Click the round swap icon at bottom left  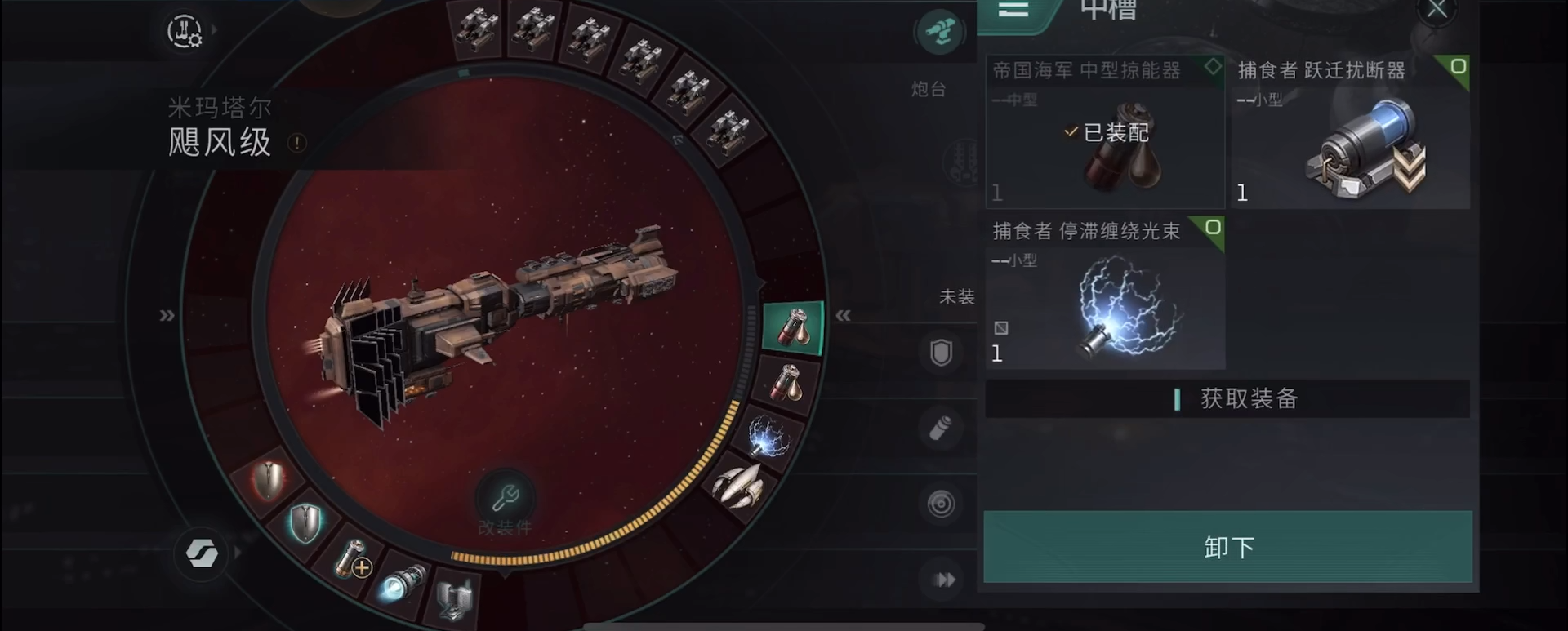click(x=201, y=553)
